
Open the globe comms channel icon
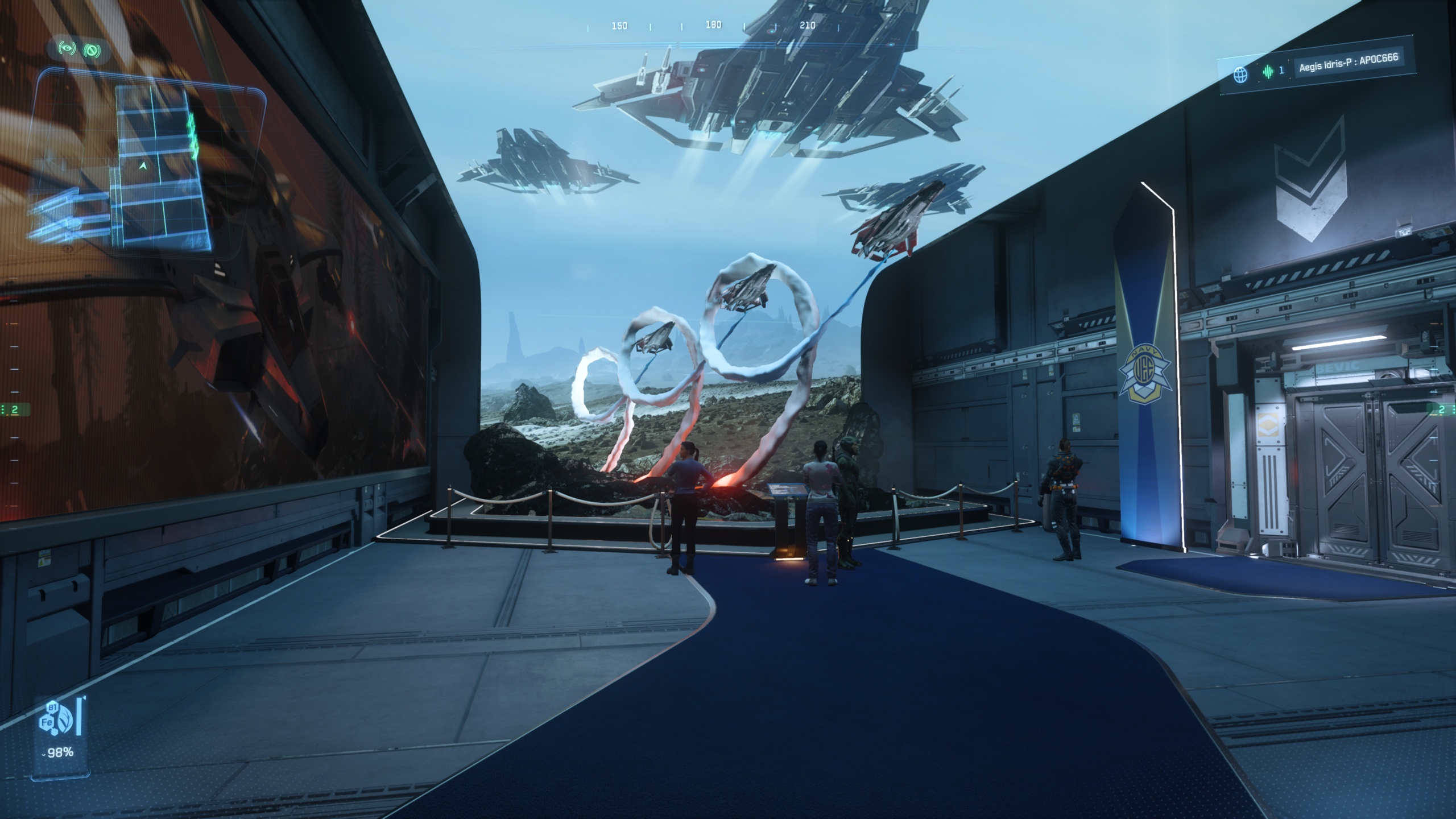1240,74
